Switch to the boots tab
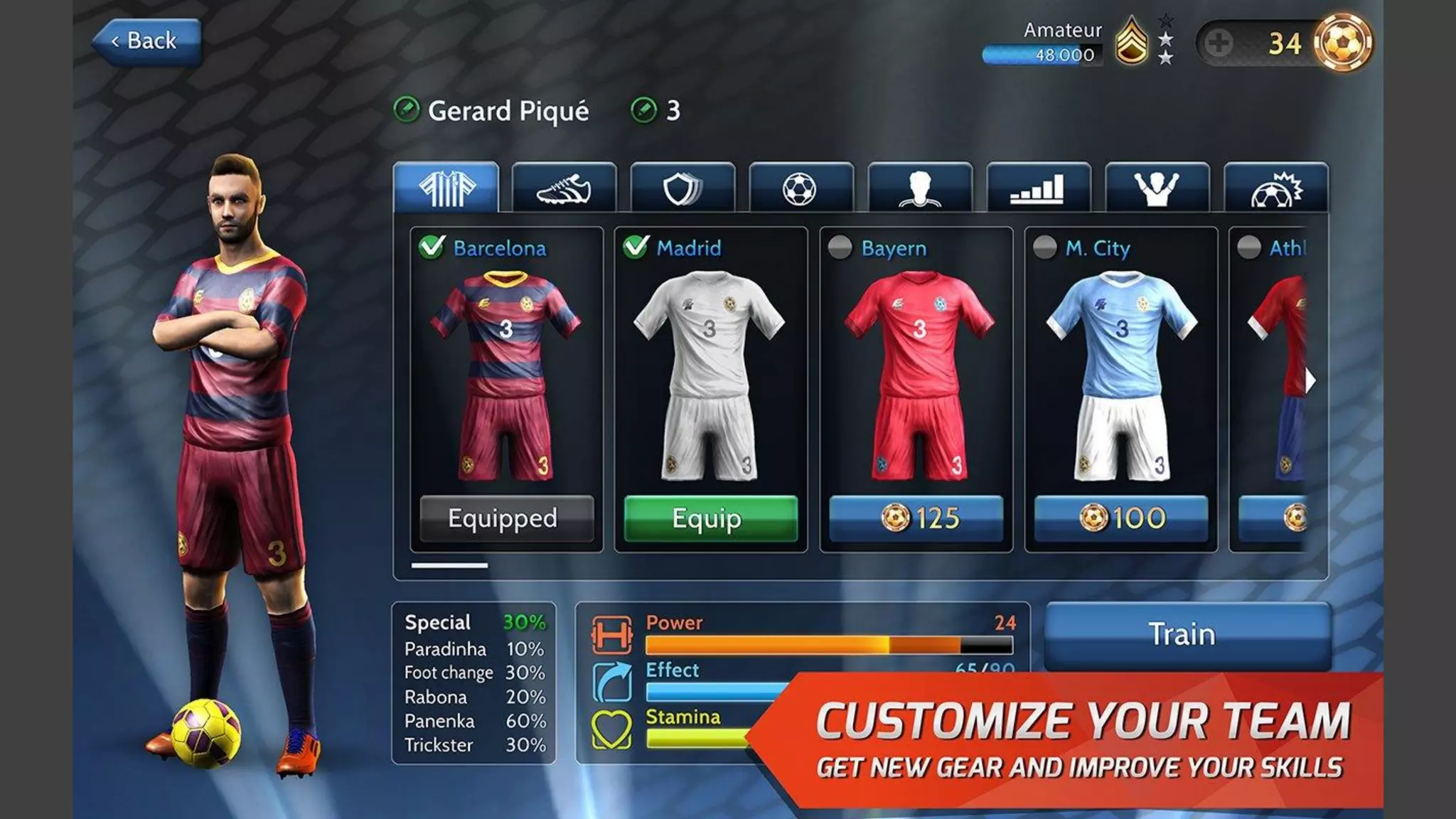1456x819 pixels. click(564, 188)
